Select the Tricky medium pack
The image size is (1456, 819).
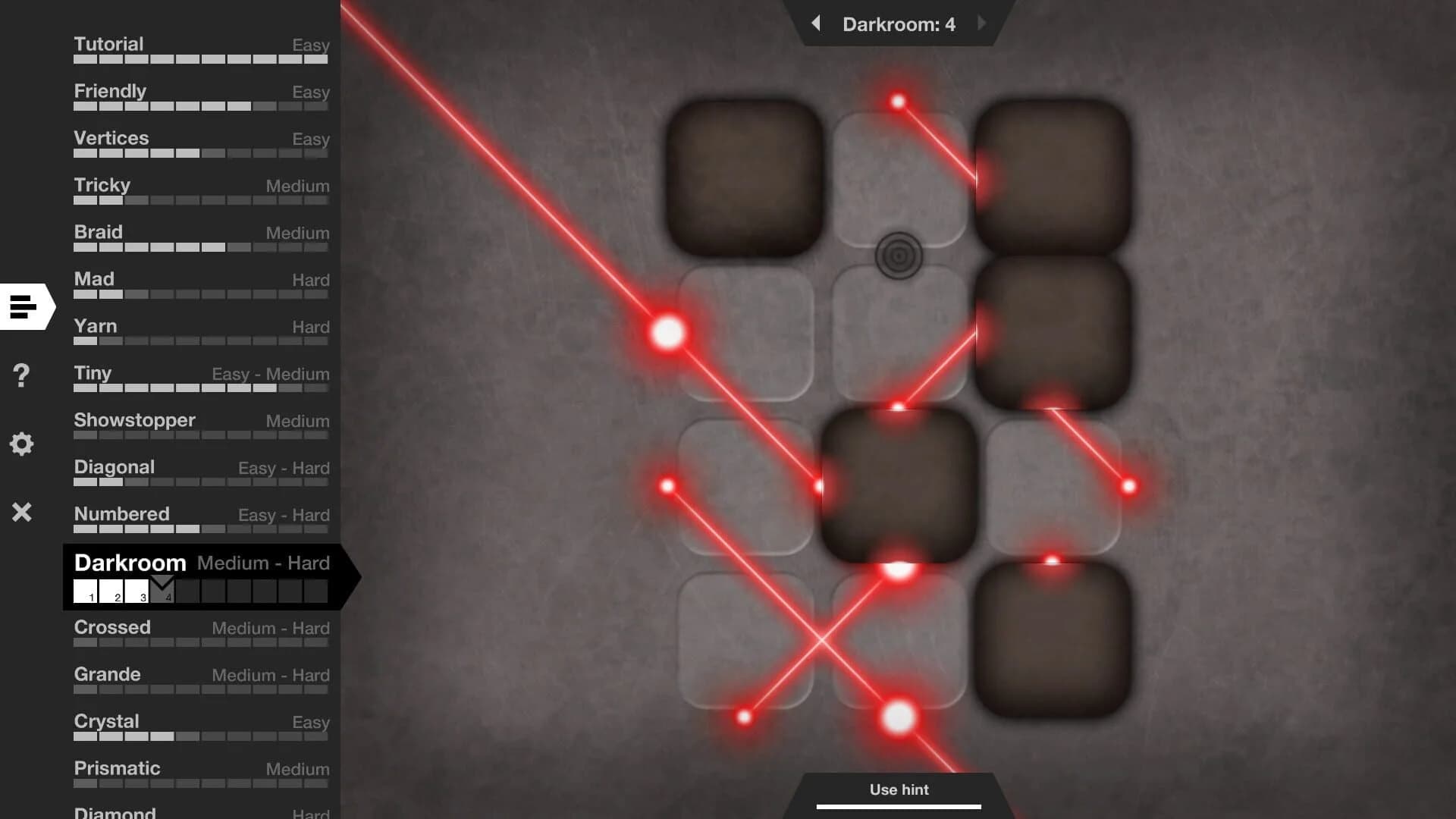tap(101, 184)
